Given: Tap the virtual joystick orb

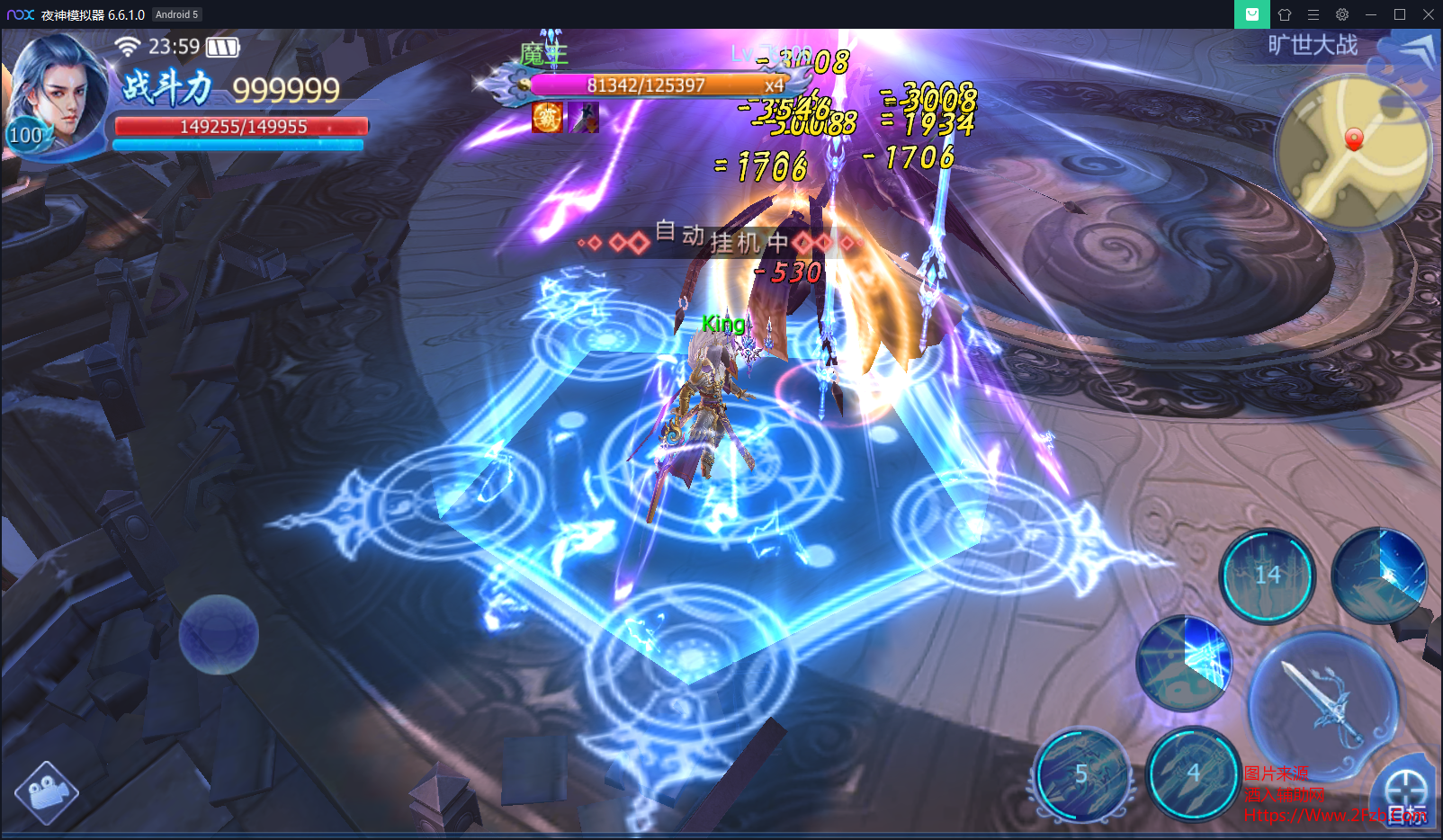Looking at the screenshot, I should pyautogui.click(x=219, y=635).
